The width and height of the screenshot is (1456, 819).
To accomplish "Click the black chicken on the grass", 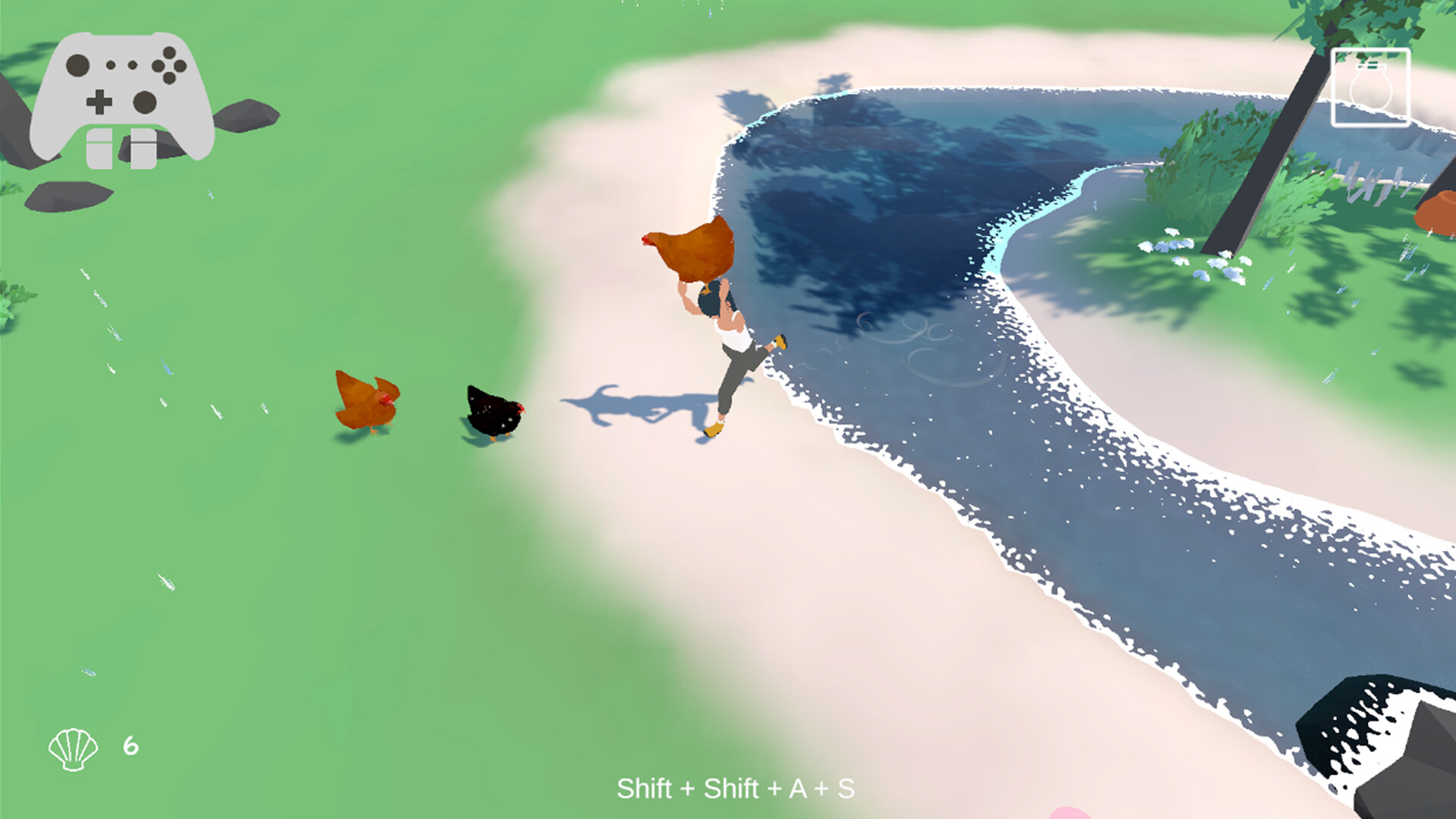I will pos(493,409).
